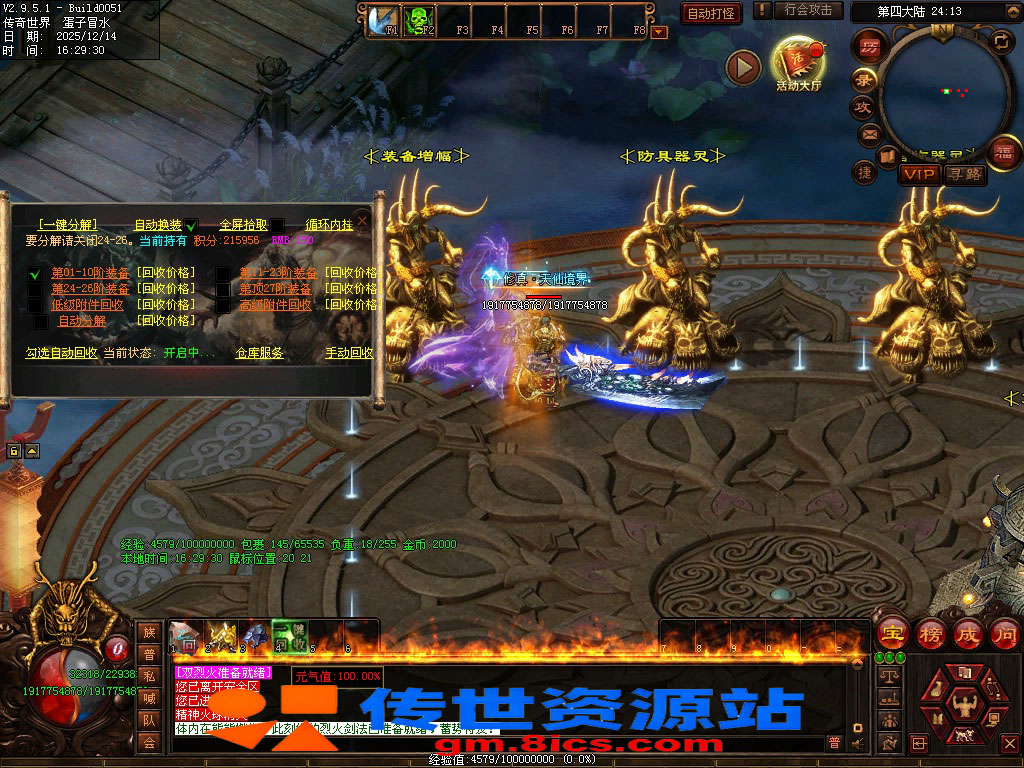Toggle the 自动换装 auto-equip checkbox

191,226
